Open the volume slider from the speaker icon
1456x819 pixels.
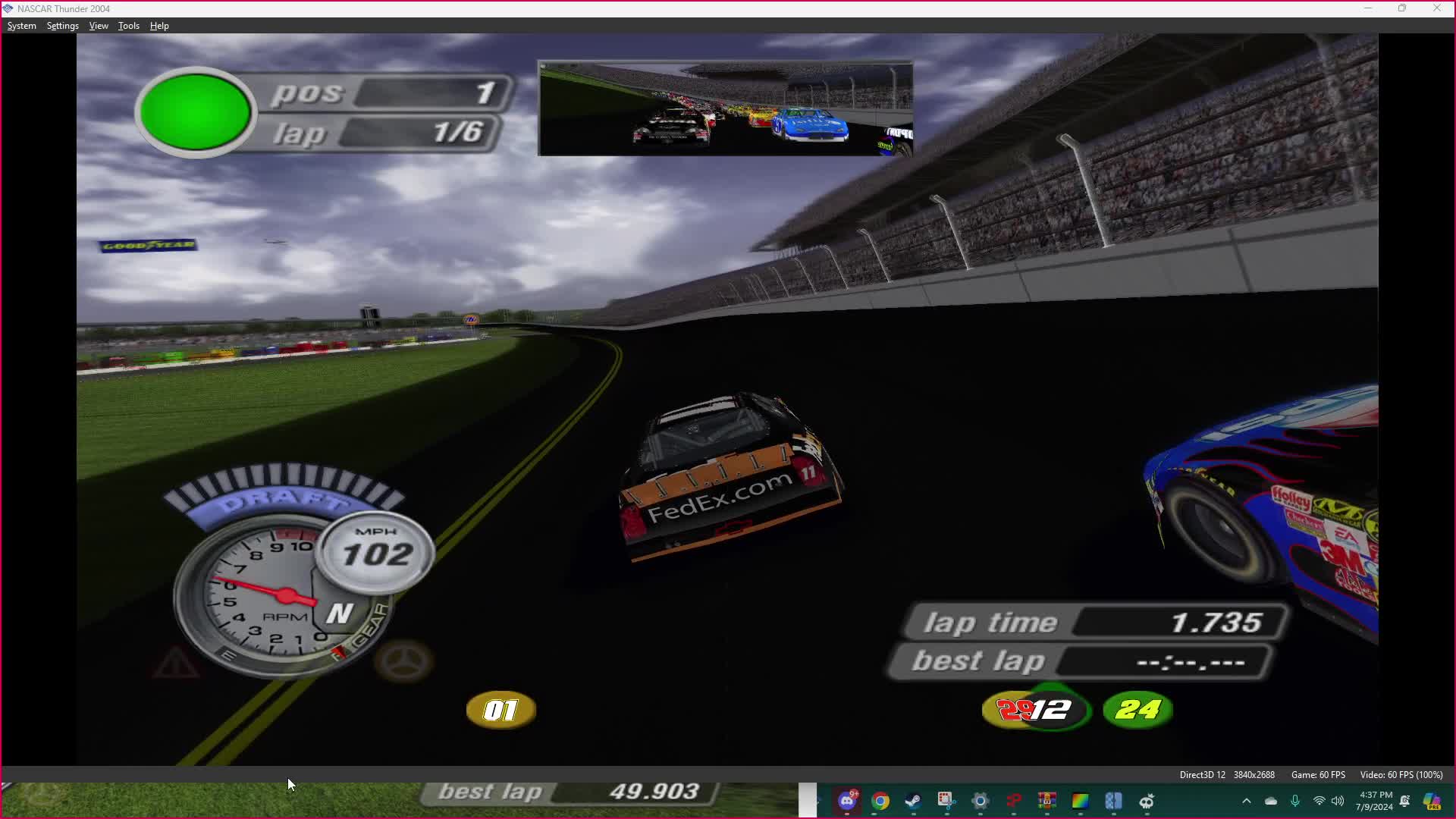click(1337, 801)
